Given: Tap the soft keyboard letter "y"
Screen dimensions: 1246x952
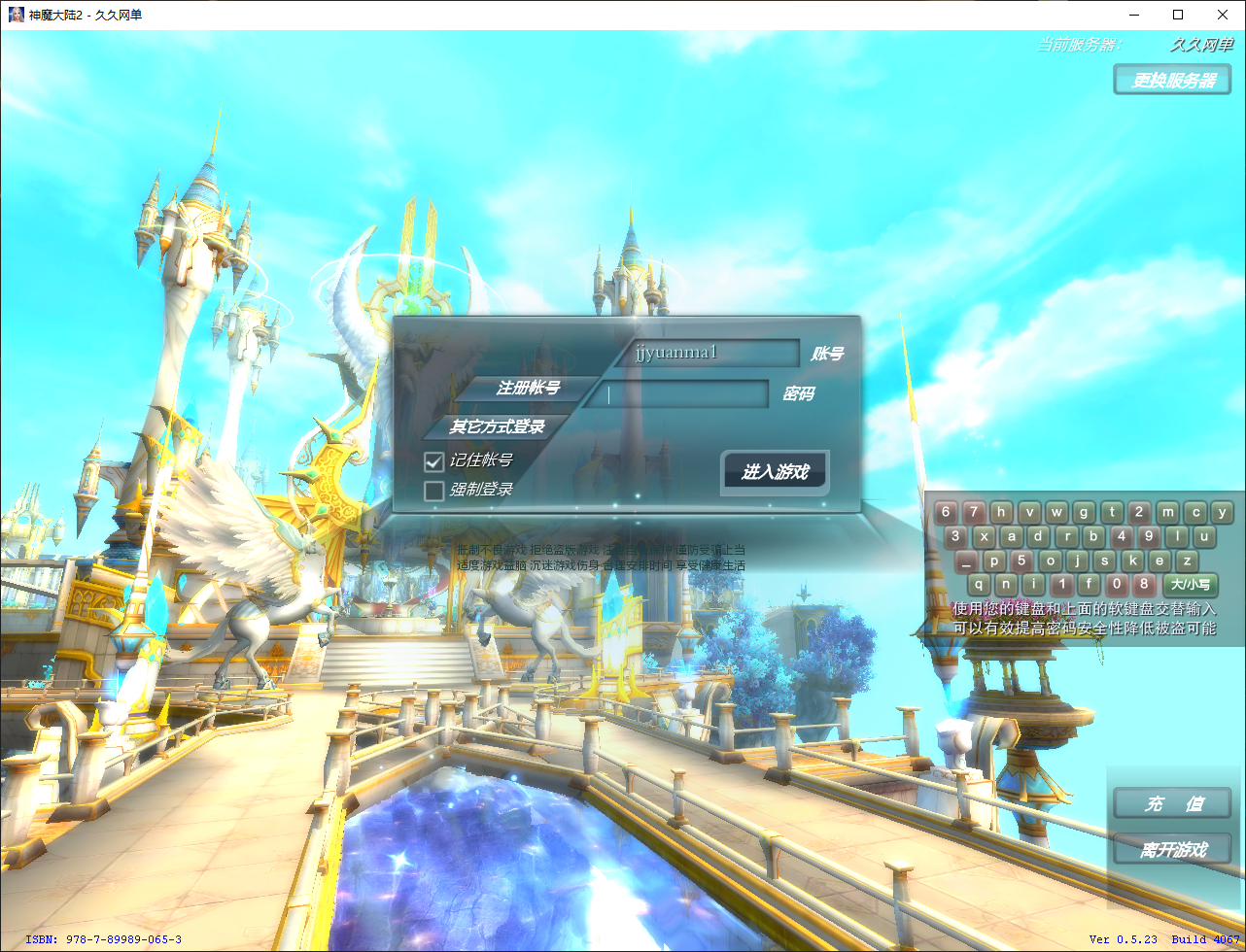Looking at the screenshot, I should coord(1223,512).
